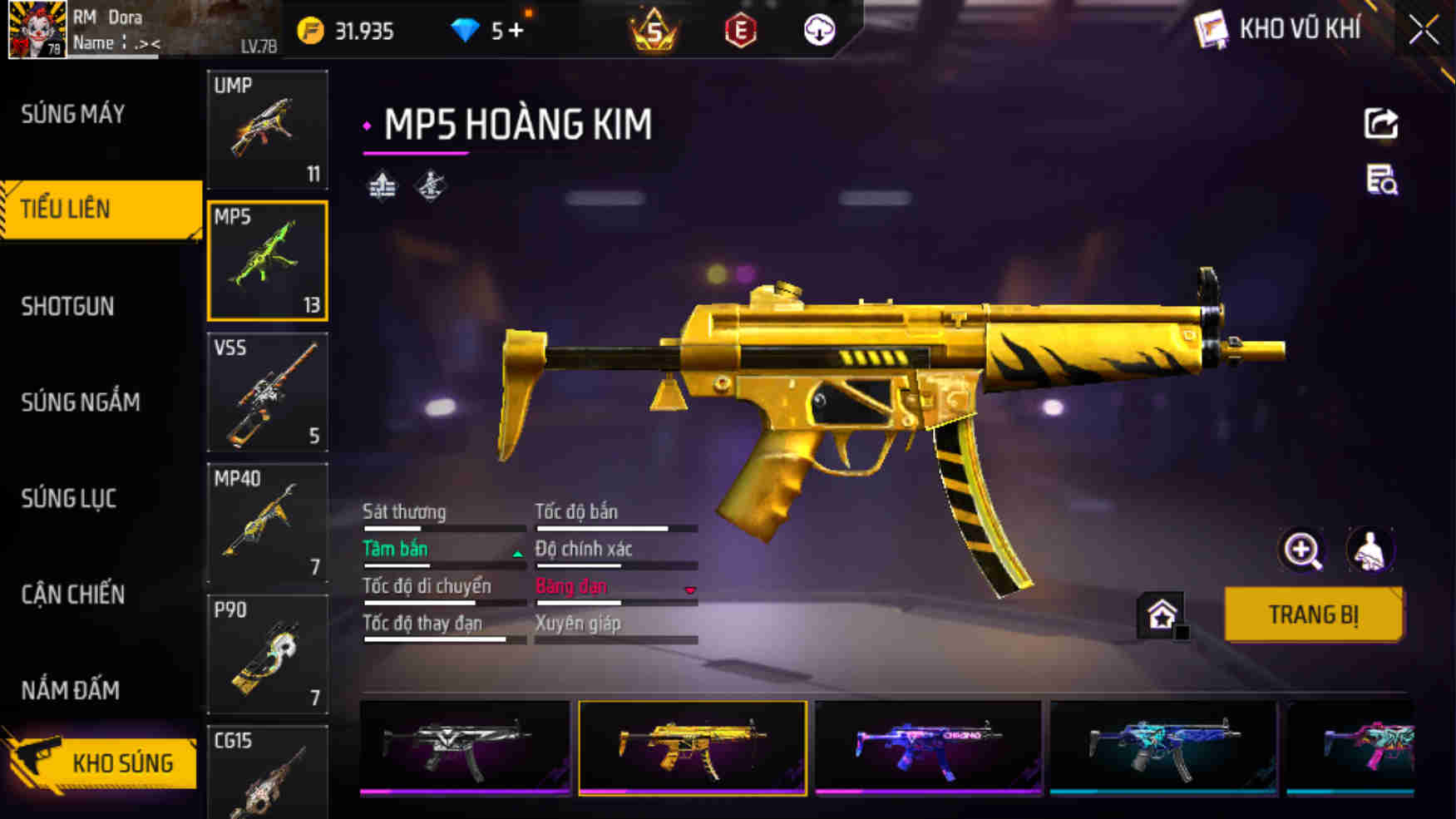Image resolution: width=1456 pixels, height=819 pixels.
Task: Select the VSS weapon tile
Action: pyautogui.click(x=267, y=392)
